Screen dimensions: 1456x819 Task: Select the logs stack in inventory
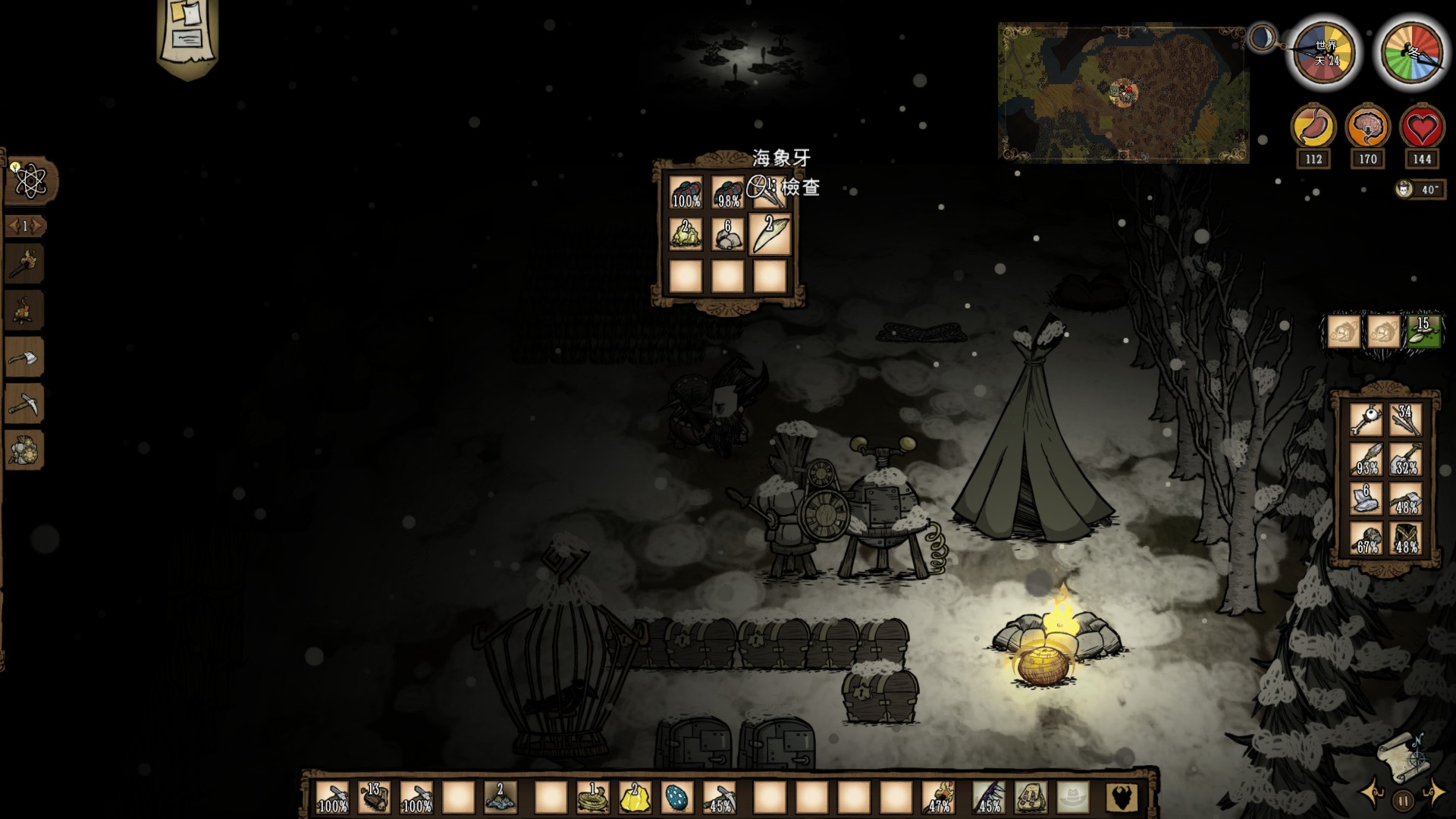(375, 797)
